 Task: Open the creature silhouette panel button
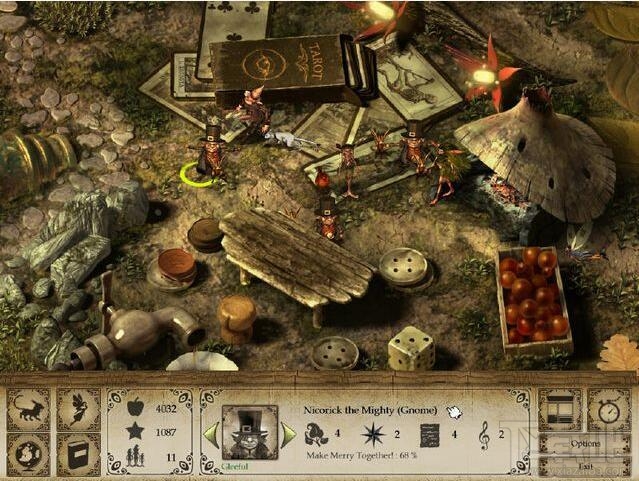click(29, 410)
